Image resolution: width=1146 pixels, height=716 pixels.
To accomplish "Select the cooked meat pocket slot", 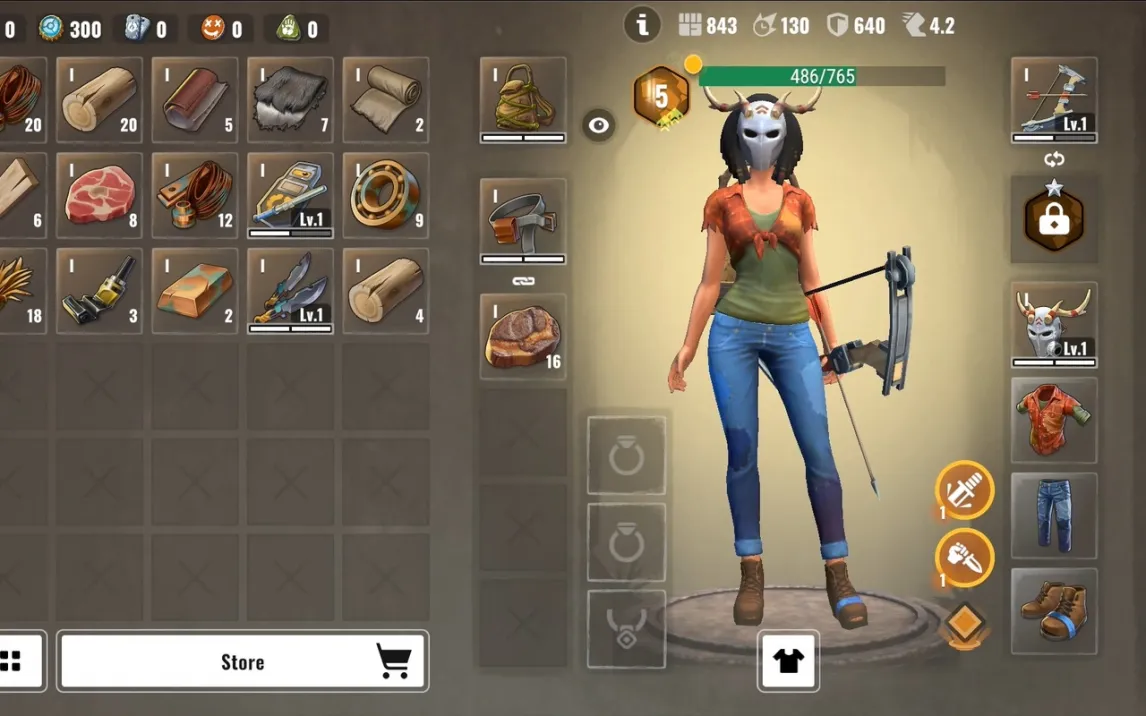I will [523, 336].
